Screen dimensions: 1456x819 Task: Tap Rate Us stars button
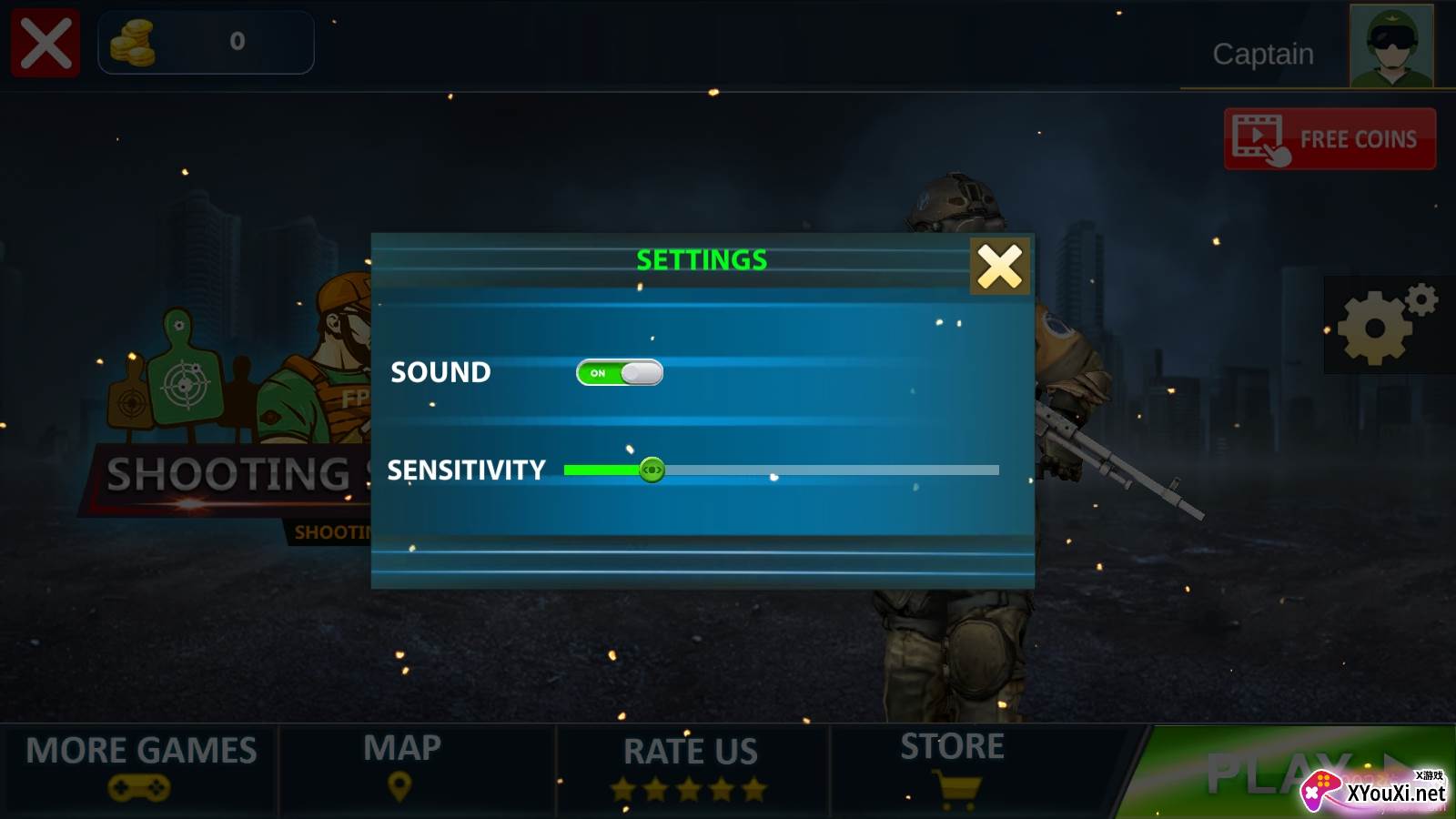690,767
